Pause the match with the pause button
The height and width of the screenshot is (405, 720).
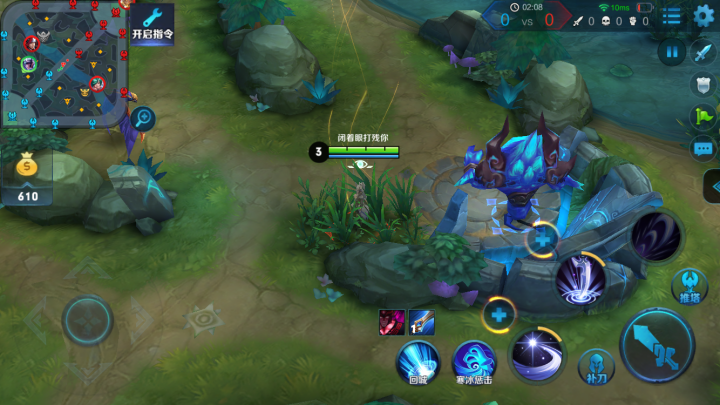coord(671,52)
